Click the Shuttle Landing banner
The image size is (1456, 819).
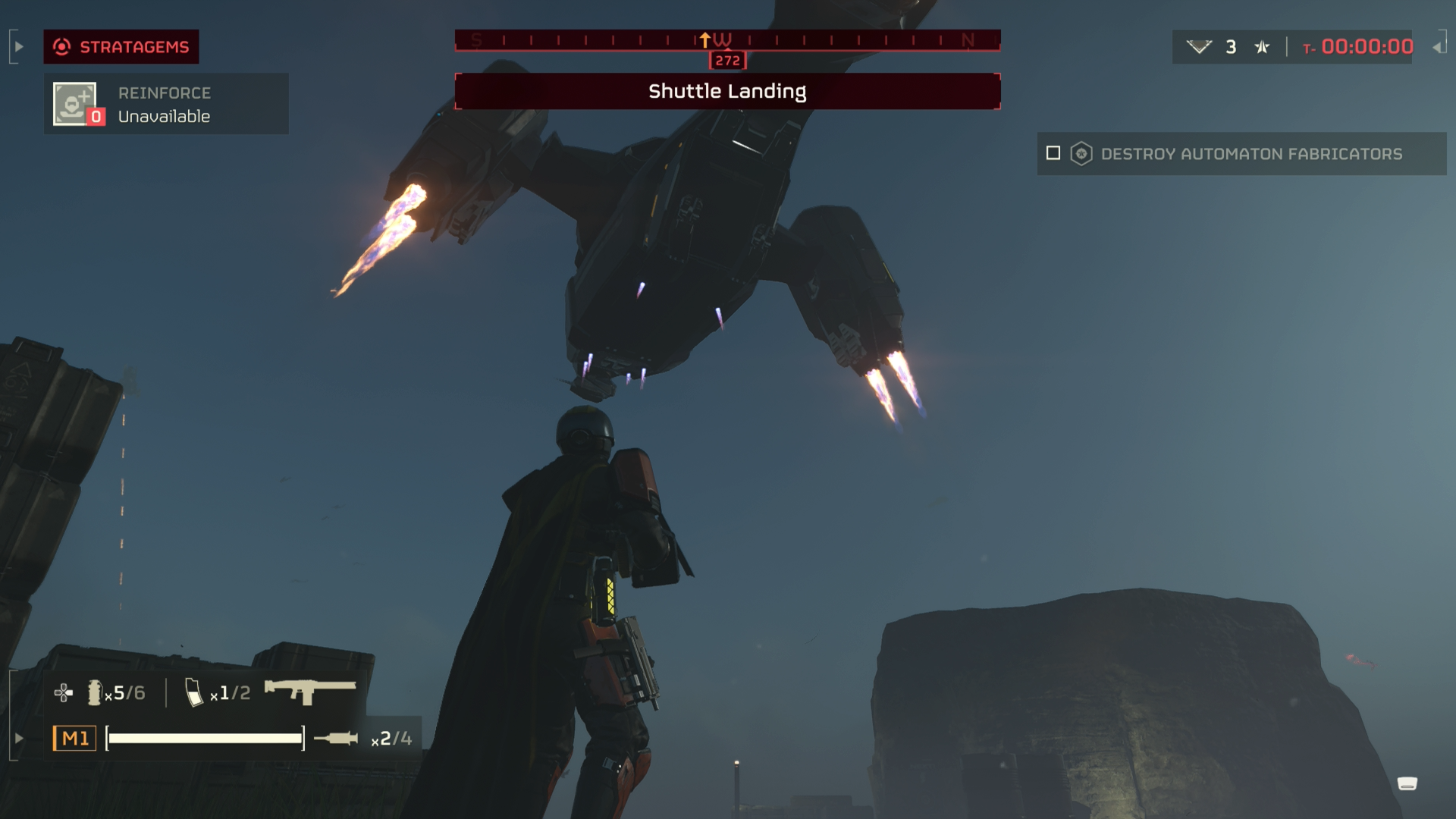(727, 92)
